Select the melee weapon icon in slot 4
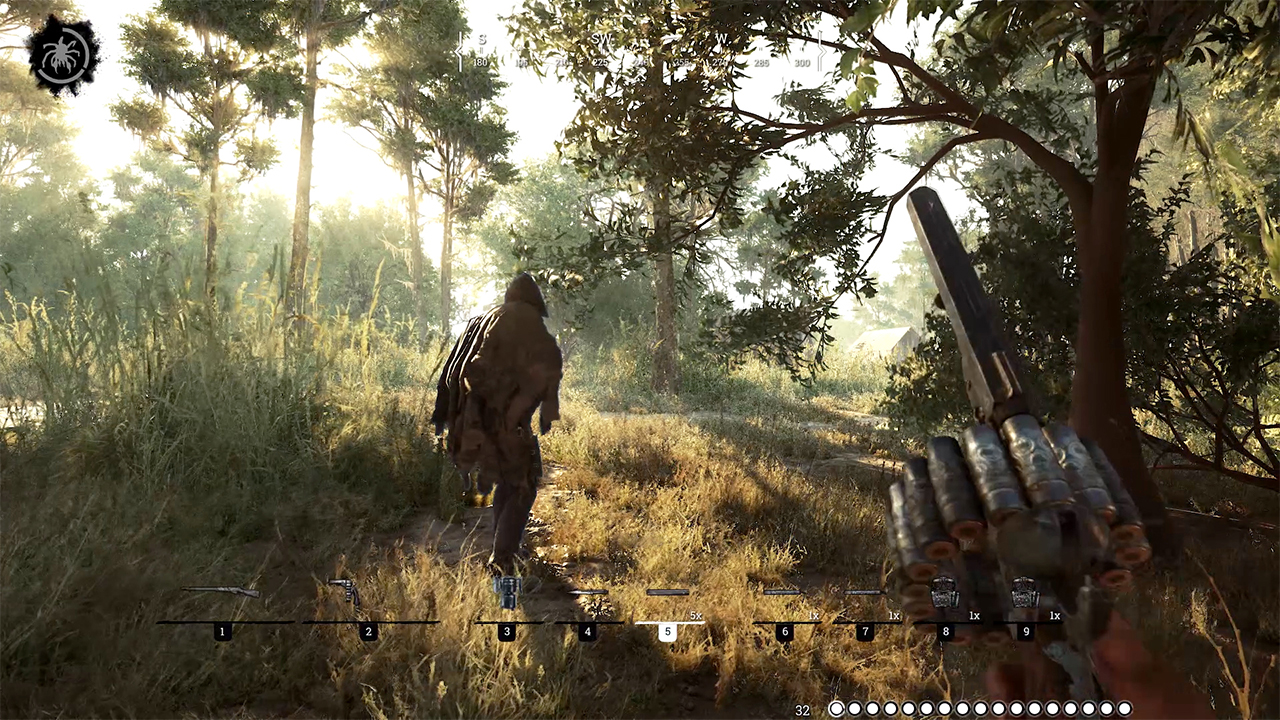The image size is (1280, 720). coord(588,594)
